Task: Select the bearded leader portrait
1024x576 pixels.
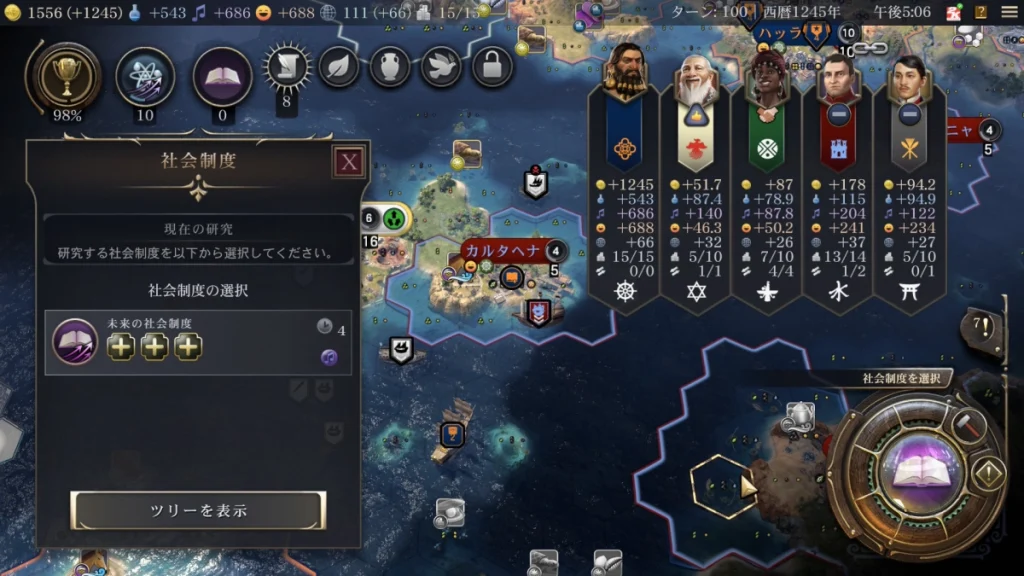Action: point(624,73)
